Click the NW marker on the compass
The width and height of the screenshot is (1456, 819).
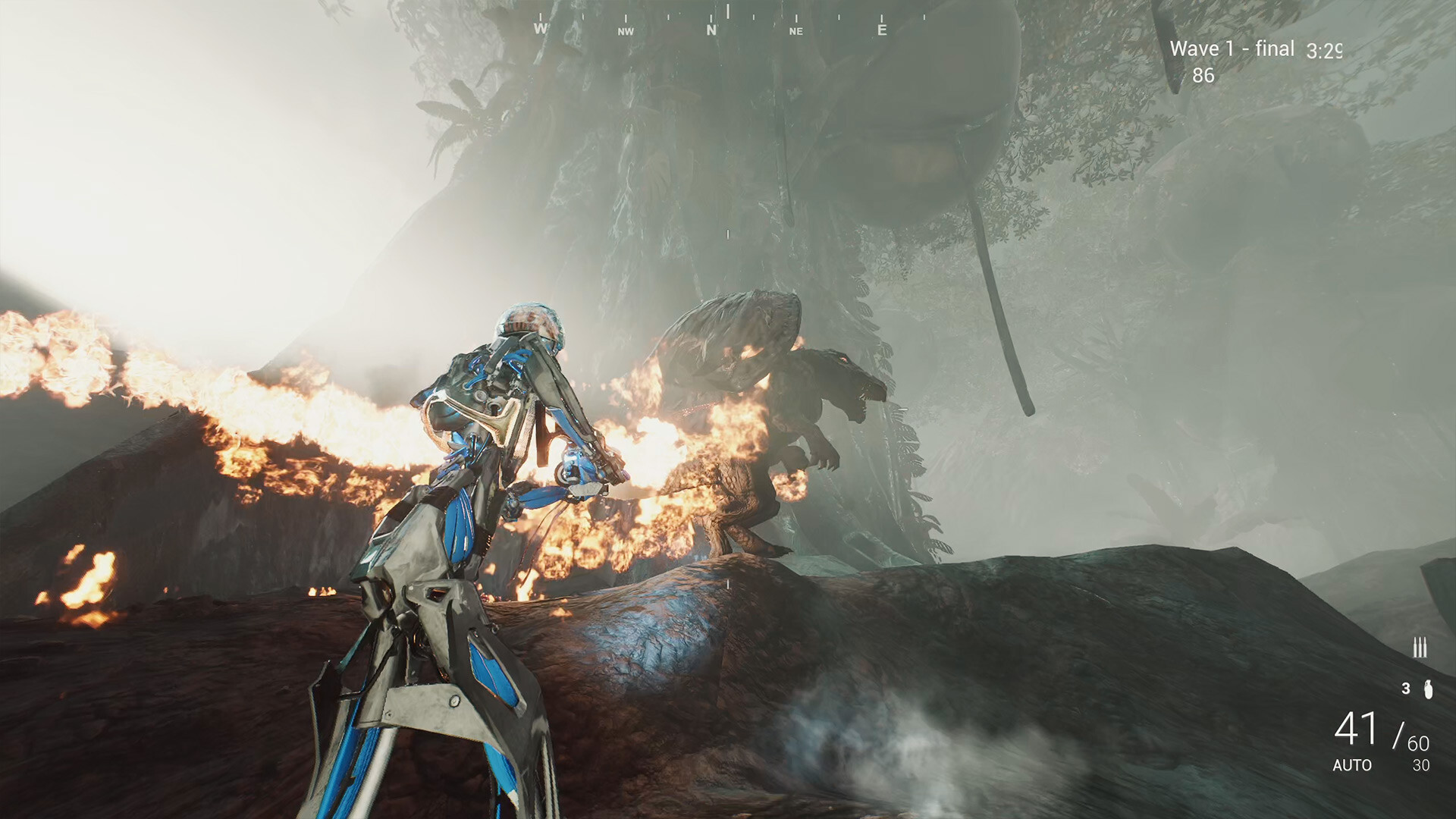pyautogui.click(x=626, y=31)
